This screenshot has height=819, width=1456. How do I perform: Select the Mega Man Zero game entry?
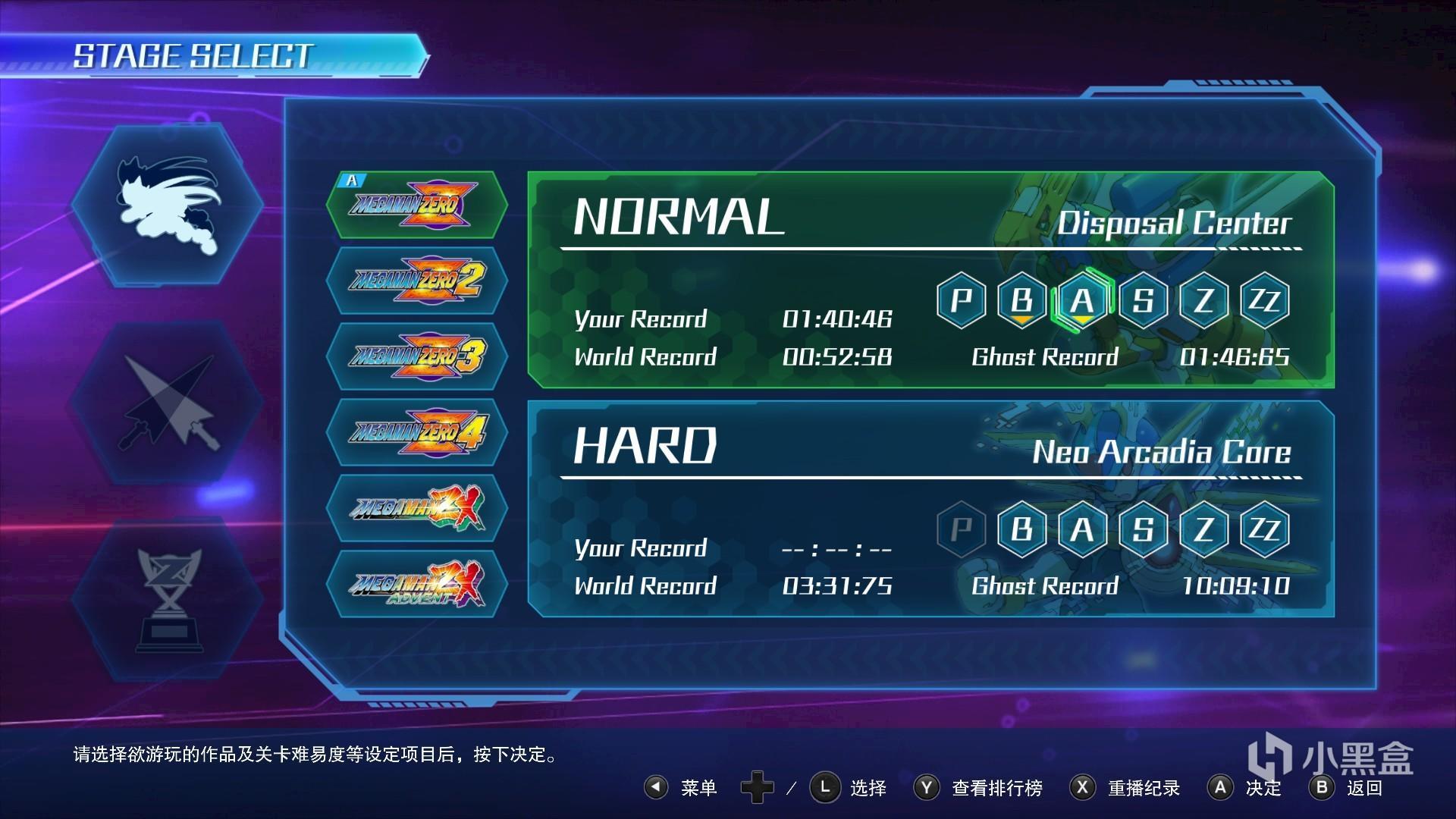(416, 205)
